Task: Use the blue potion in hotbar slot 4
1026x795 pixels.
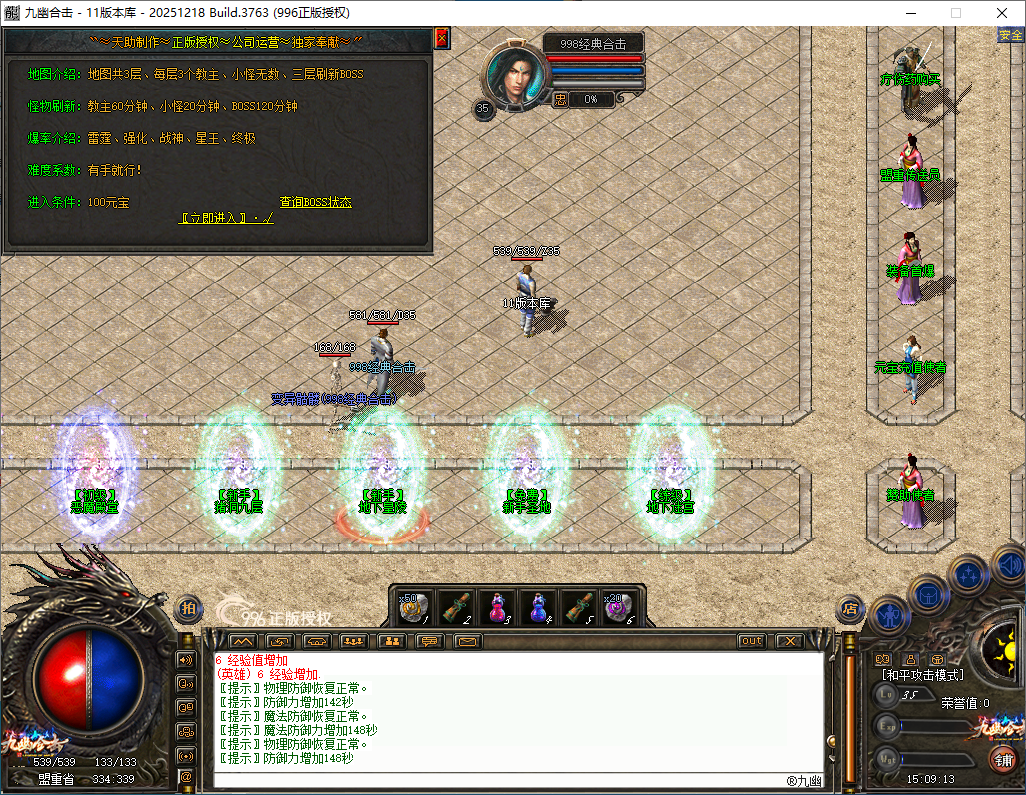Action: tap(538, 607)
